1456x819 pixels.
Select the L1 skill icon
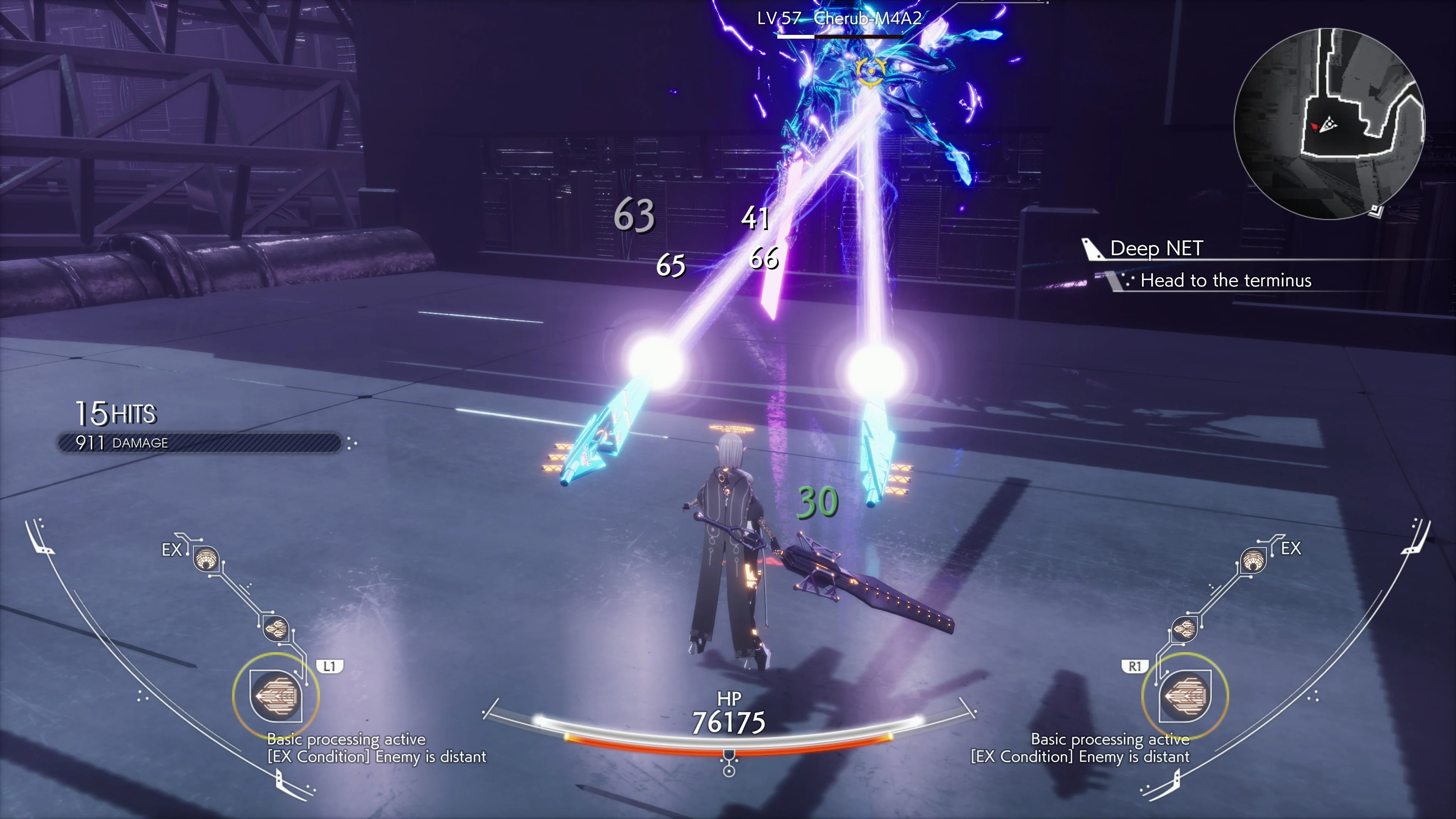pos(275,697)
